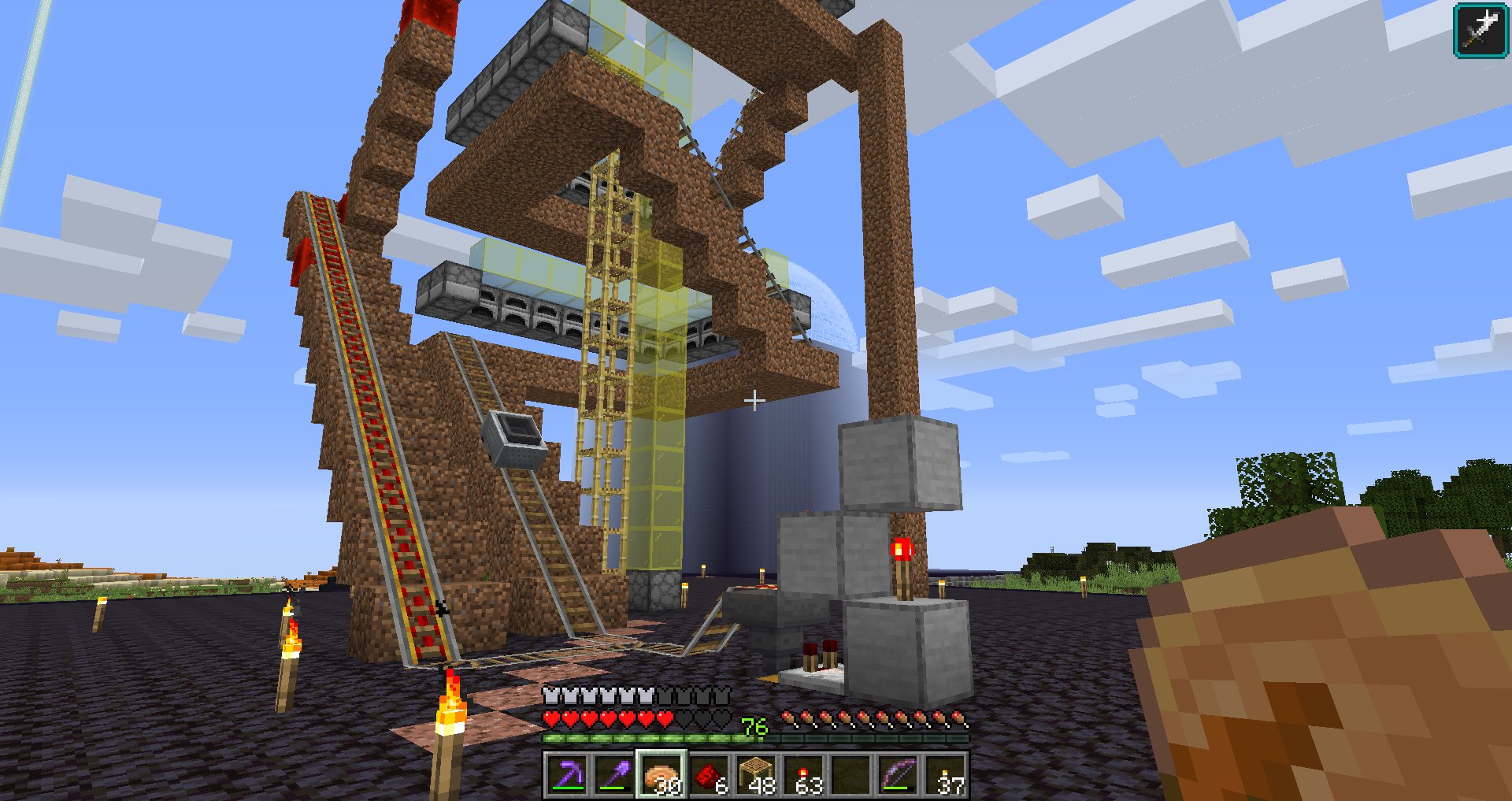1512x801 pixels.
Task: Select the purple shovel hotbar slot
Action: click(614, 776)
